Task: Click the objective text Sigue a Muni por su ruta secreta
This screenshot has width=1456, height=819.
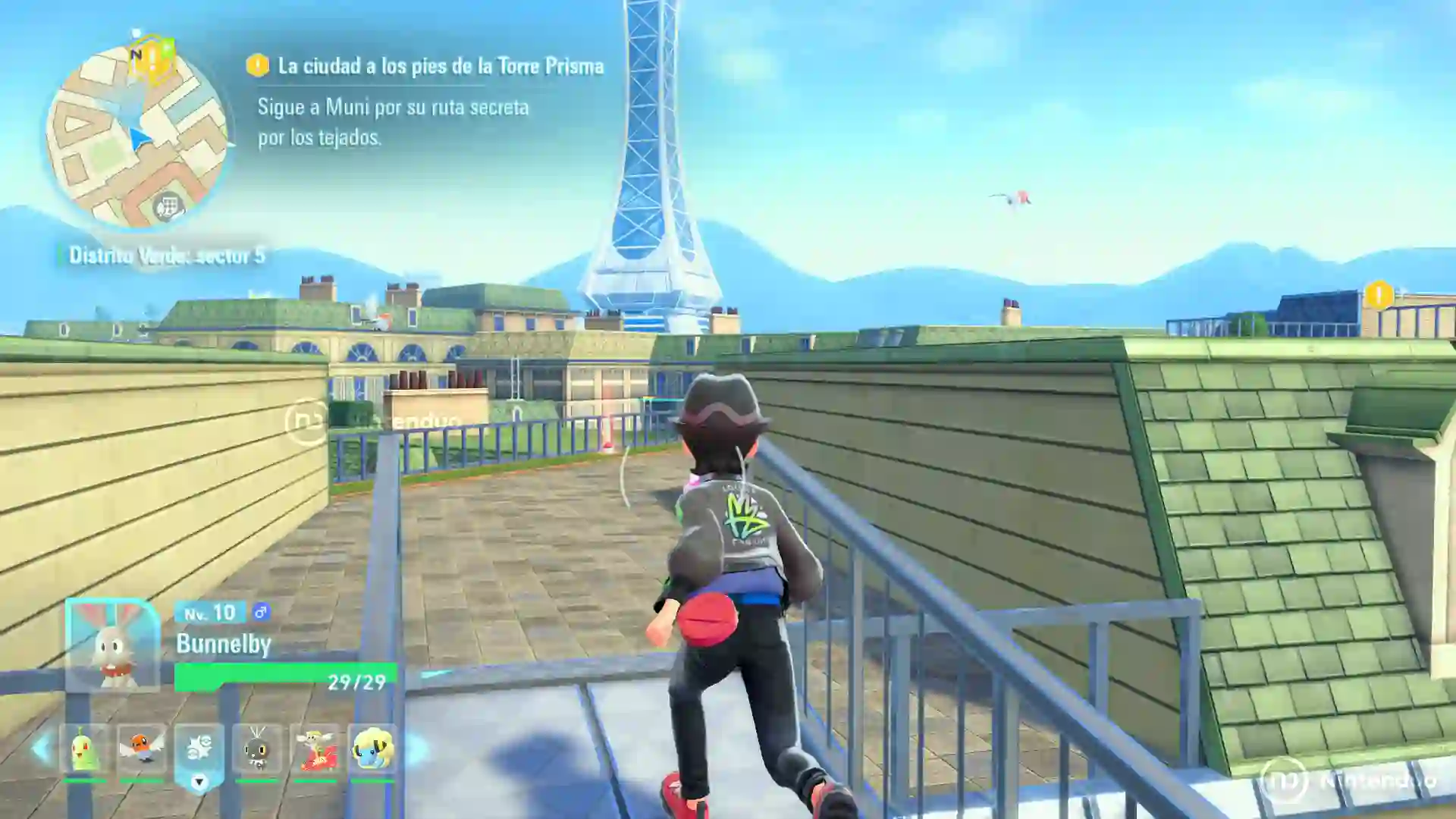Action: (x=394, y=108)
